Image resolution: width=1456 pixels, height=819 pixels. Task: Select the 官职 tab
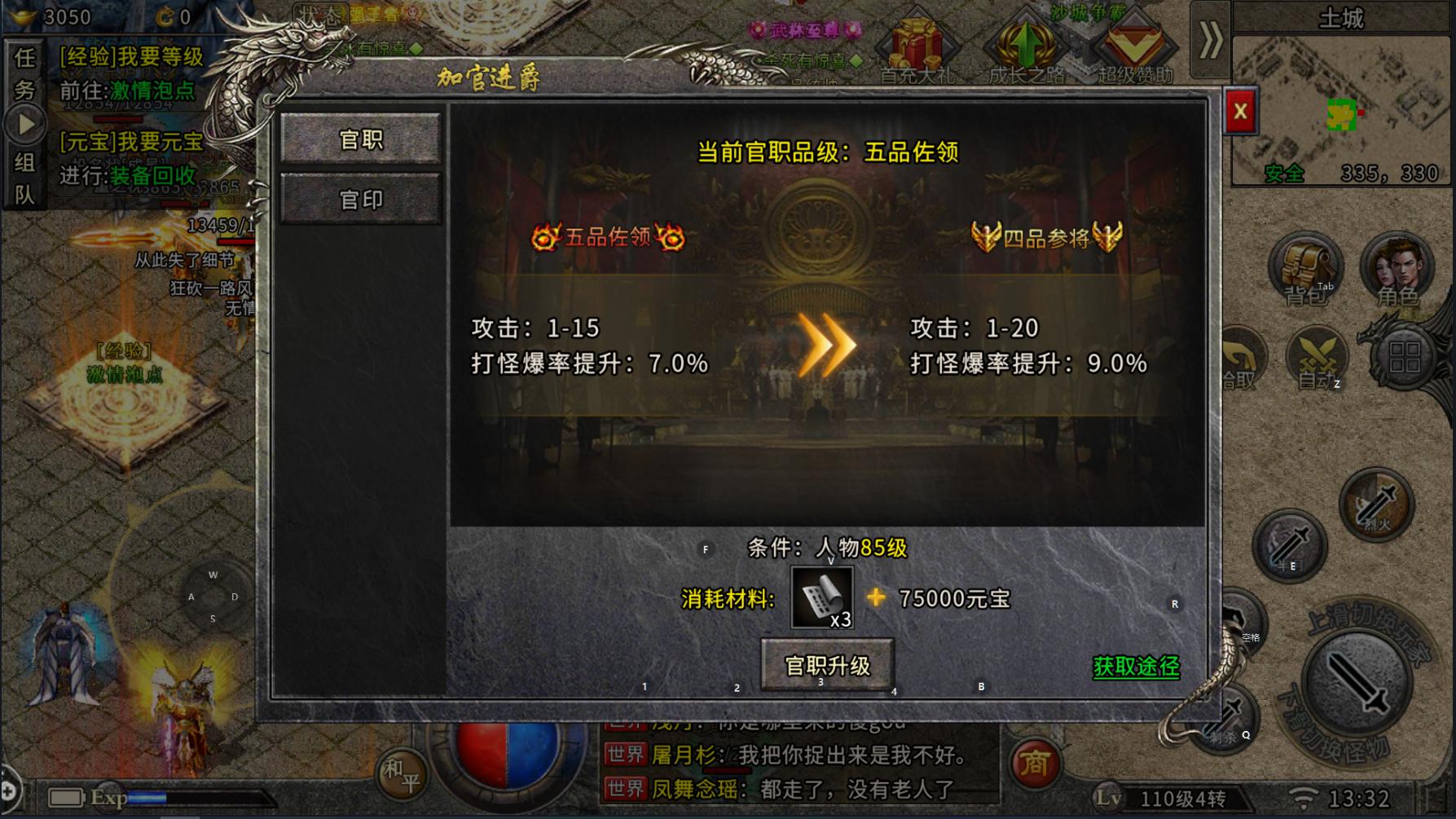click(362, 139)
